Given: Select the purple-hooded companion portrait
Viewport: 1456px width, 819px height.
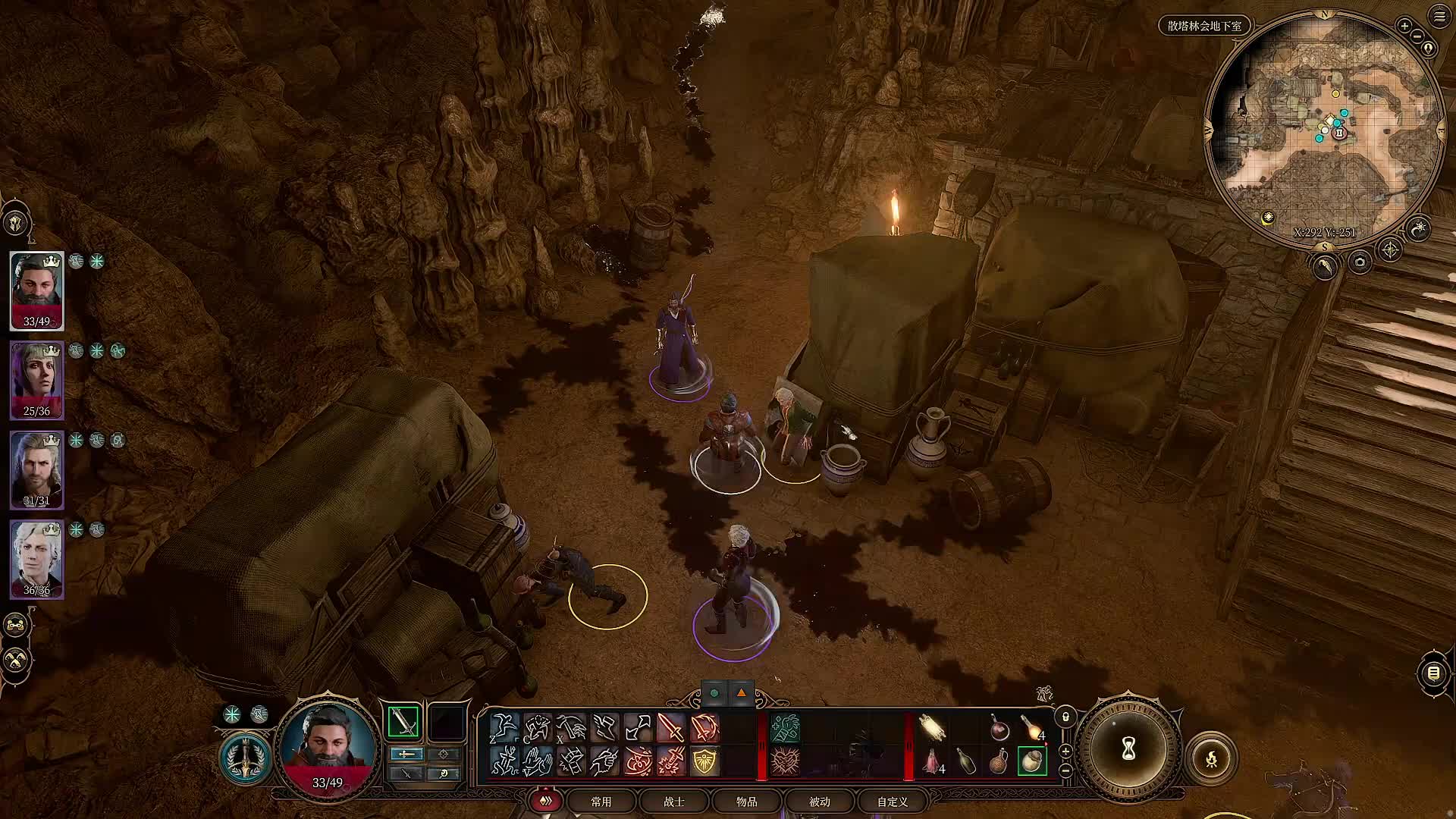Looking at the screenshot, I should point(36,379).
